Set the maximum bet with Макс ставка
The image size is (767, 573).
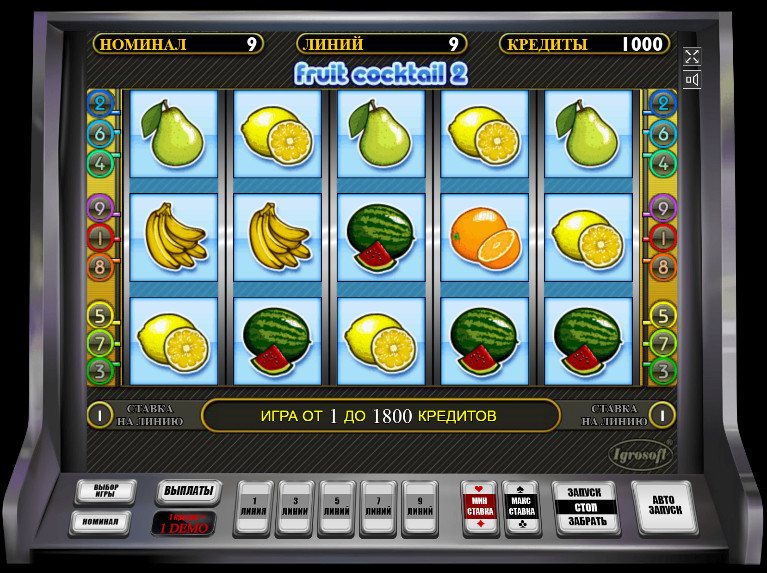pyautogui.click(x=521, y=507)
